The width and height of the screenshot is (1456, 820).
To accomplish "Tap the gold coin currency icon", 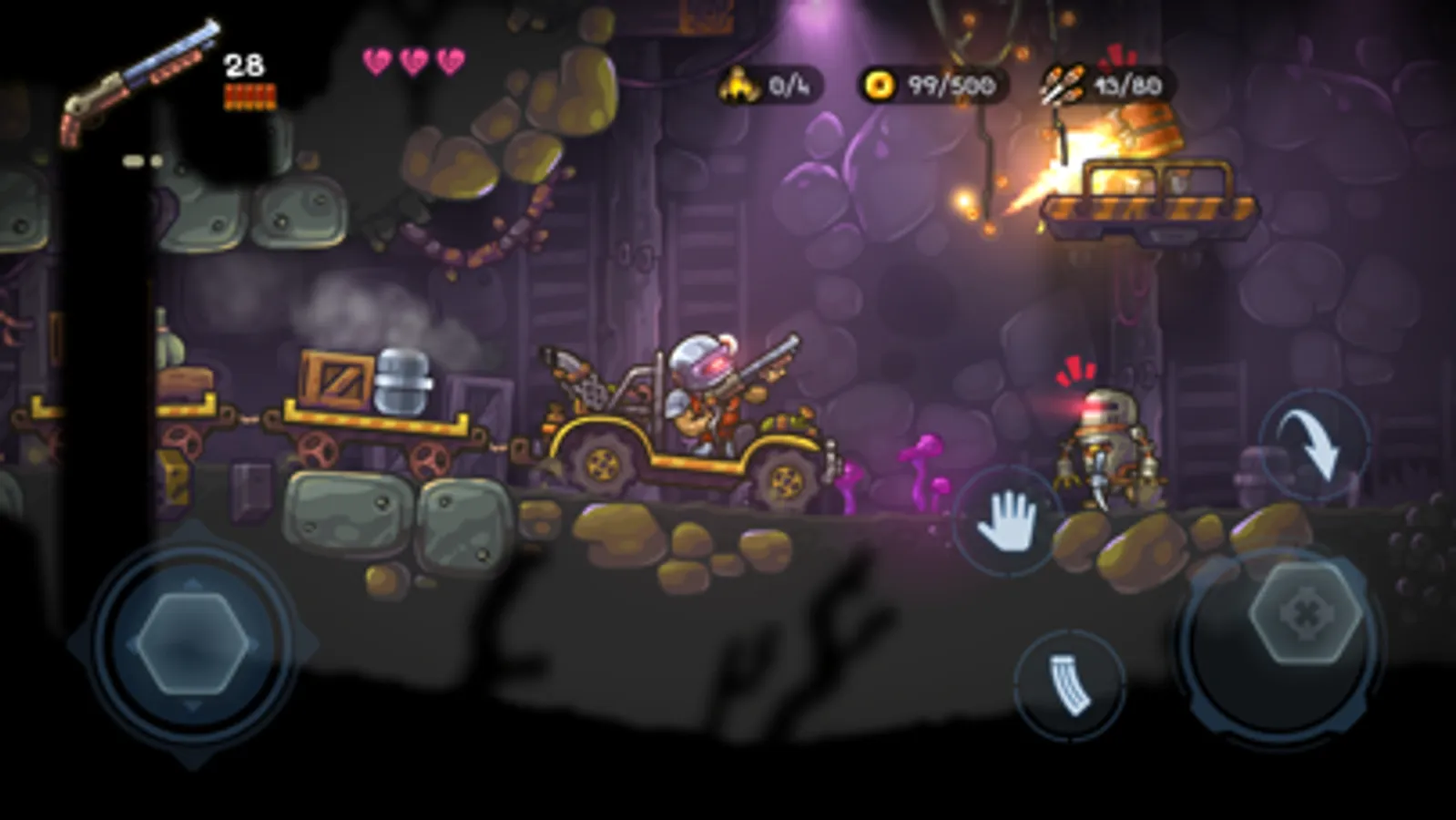I will tap(879, 82).
